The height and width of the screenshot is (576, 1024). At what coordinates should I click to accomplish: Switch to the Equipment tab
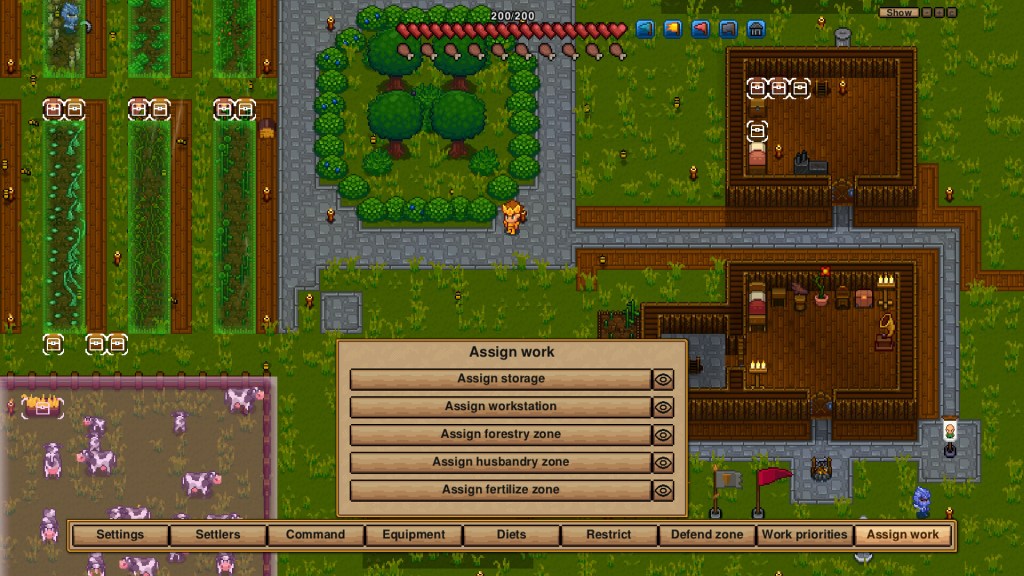413,535
